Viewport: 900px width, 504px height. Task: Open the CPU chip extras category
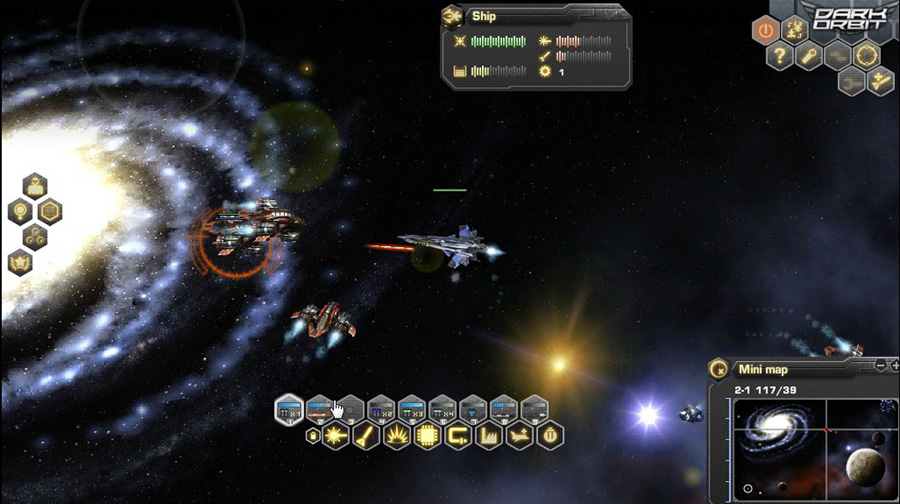[427, 436]
